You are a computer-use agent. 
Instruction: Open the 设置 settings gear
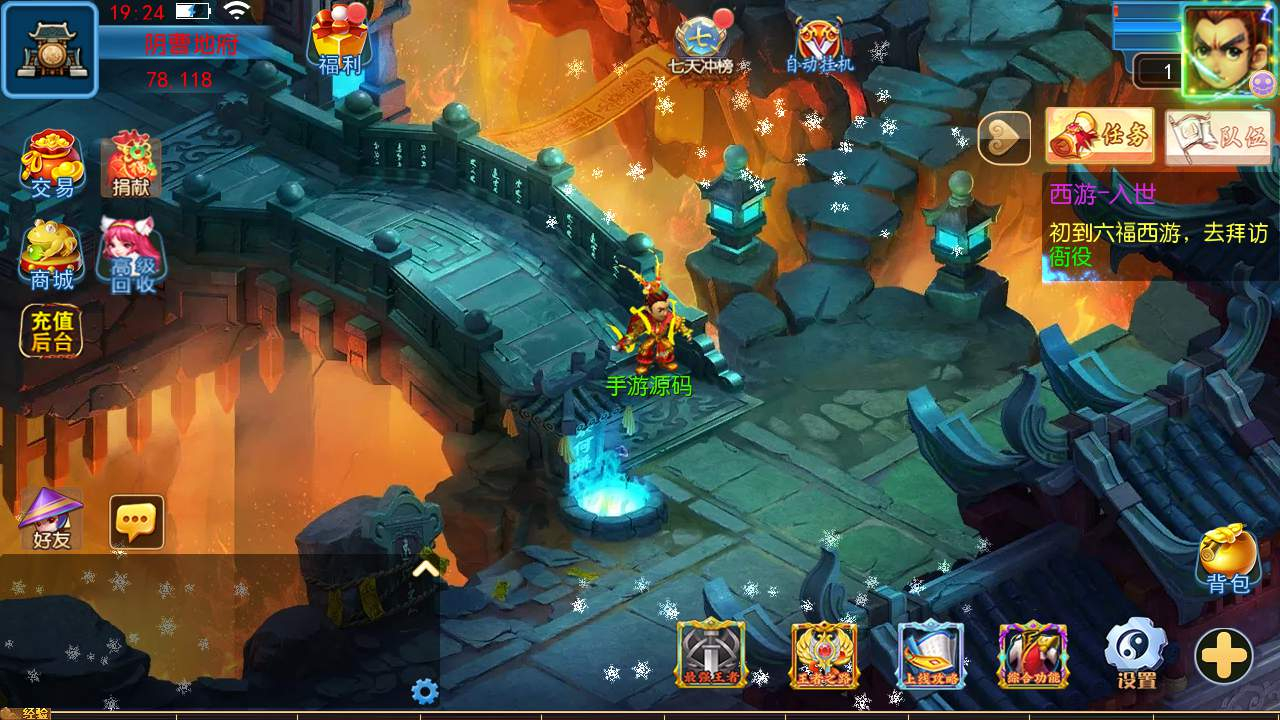click(x=1136, y=653)
